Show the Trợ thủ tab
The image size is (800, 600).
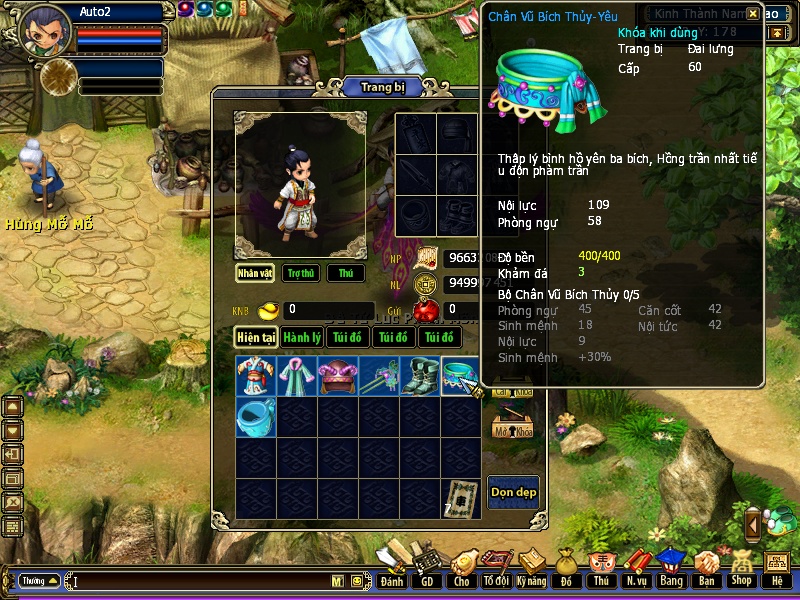tap(300, 273)
